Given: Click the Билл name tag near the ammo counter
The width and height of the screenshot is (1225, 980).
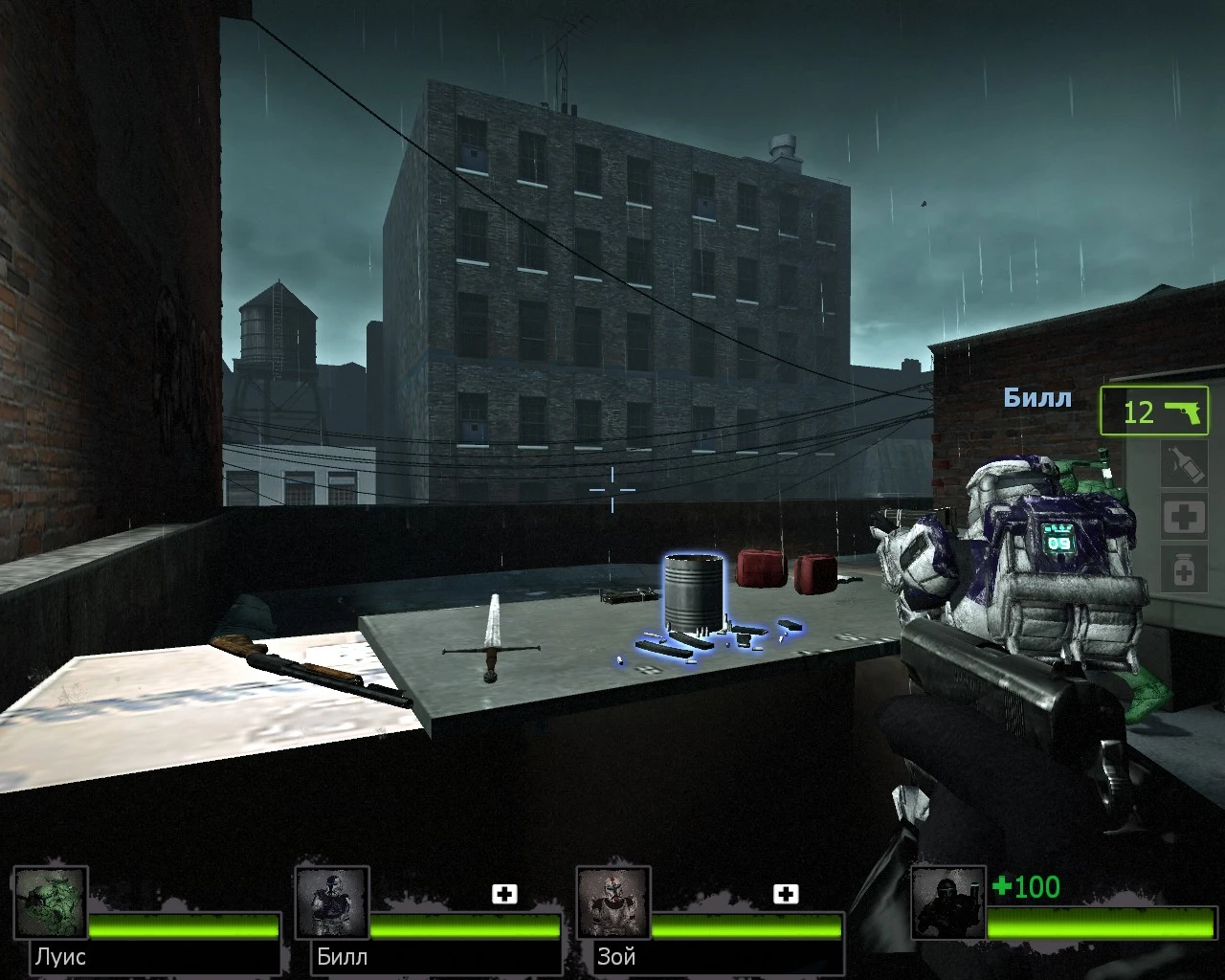Looking at the screenshot, I should (x=1038, y=398).
